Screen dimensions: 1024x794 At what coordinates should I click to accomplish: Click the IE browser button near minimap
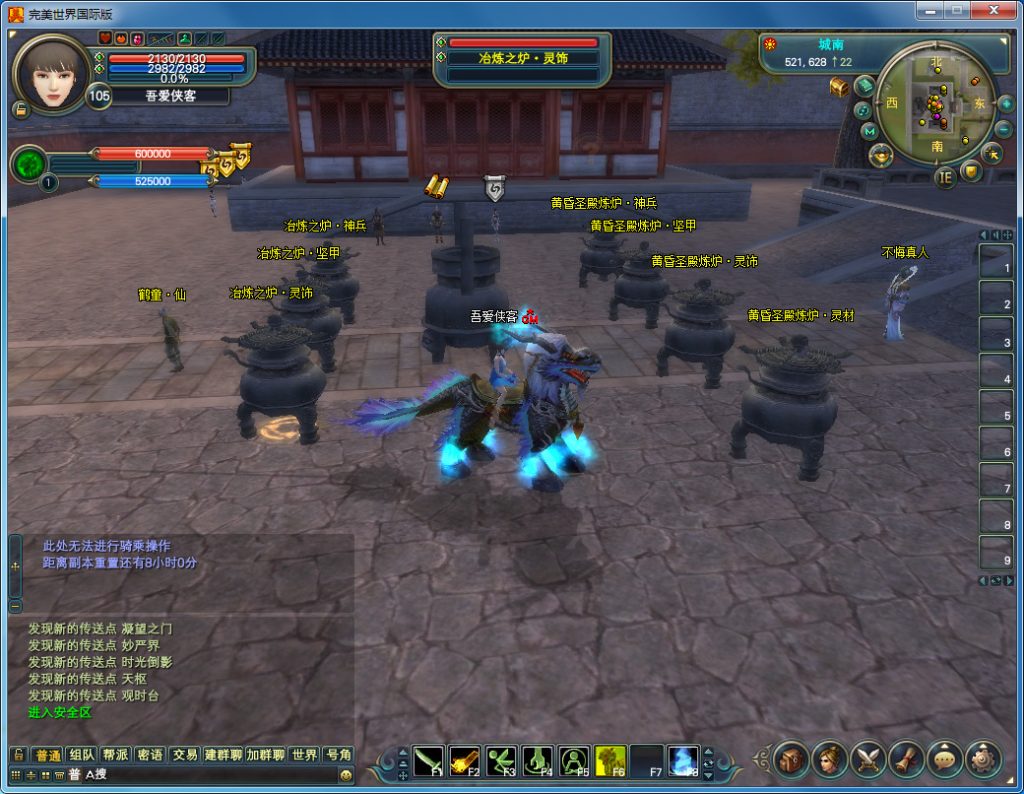click(x=945, y=178)
